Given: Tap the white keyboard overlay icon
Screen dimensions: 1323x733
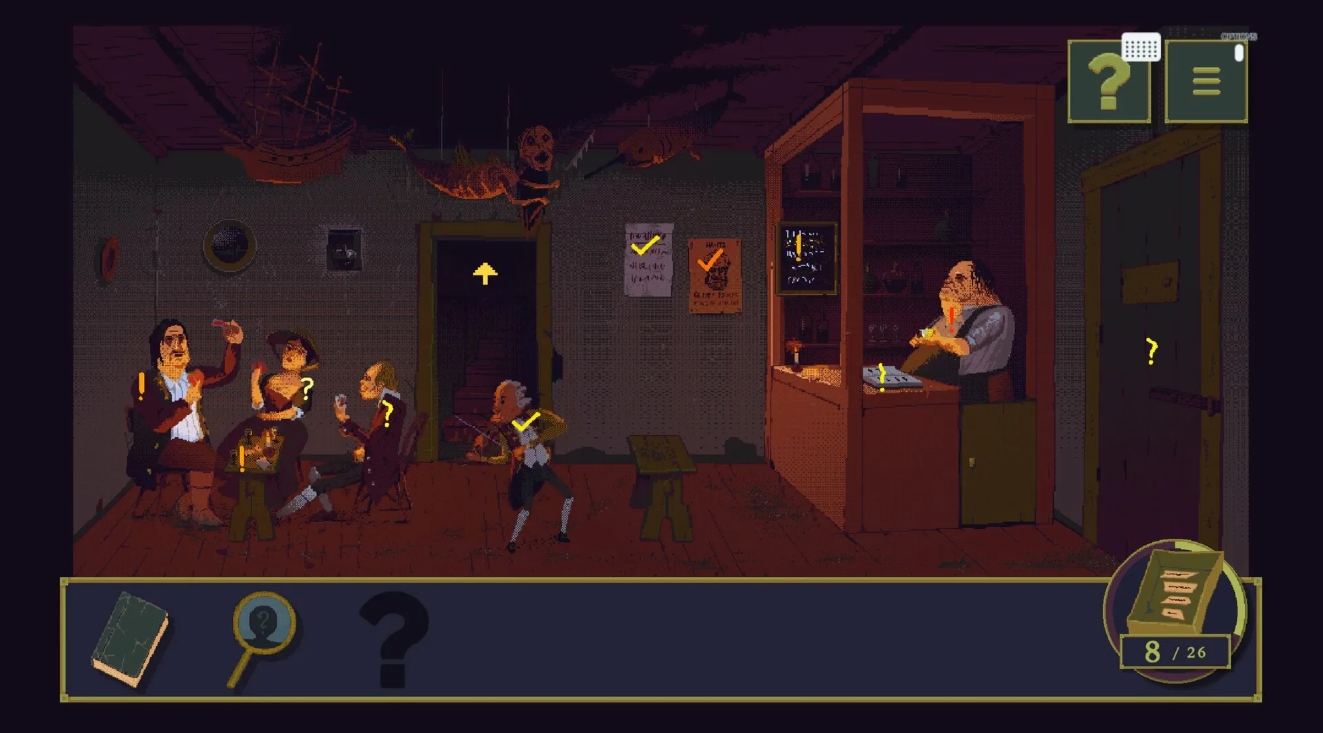Looking at the screenshot, I should pyautogui.click(x=1141, y=47).
